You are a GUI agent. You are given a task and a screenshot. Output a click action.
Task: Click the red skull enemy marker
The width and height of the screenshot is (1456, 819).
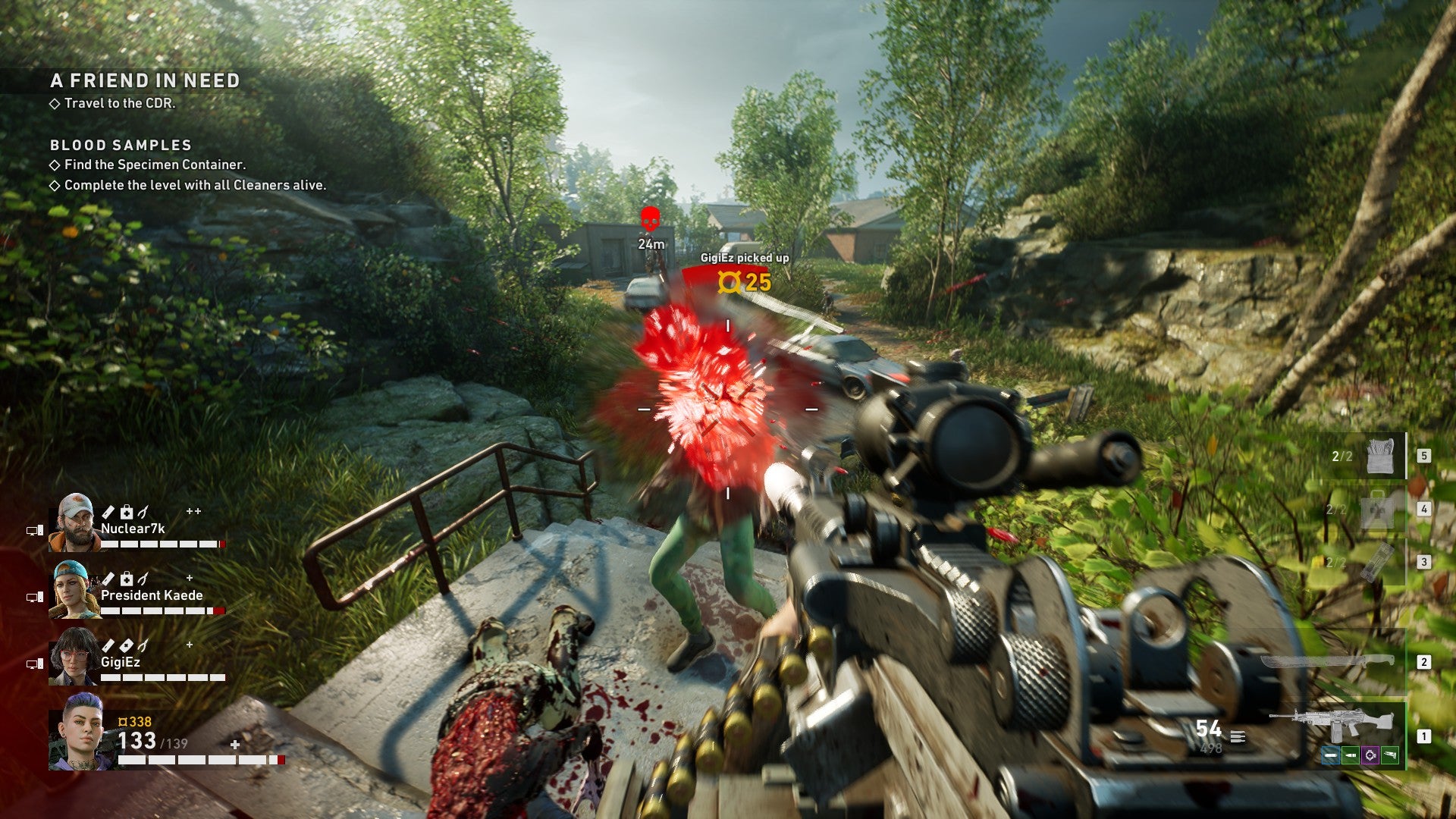(x=650, y=219)
